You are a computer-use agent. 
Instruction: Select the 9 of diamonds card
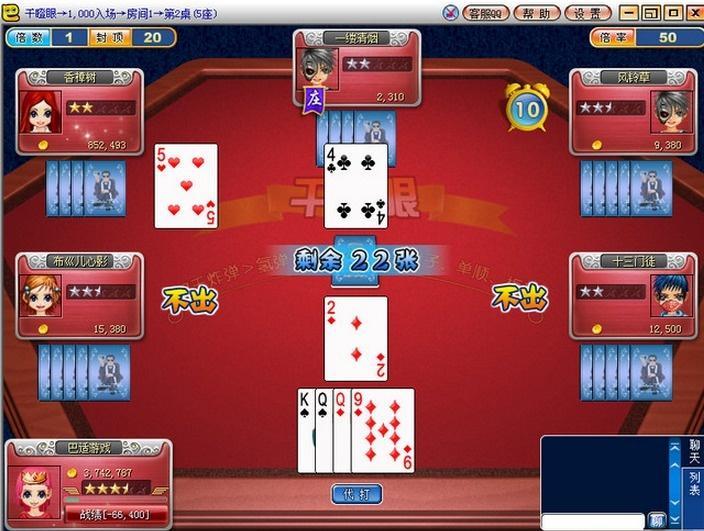384,430
